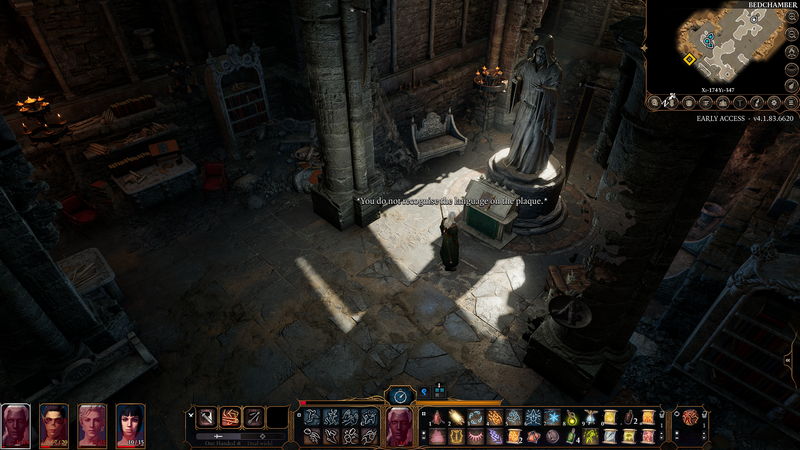Open the rightmost menu button under the minimap
This screenshot has width=800, height=450.
(790, 100)
